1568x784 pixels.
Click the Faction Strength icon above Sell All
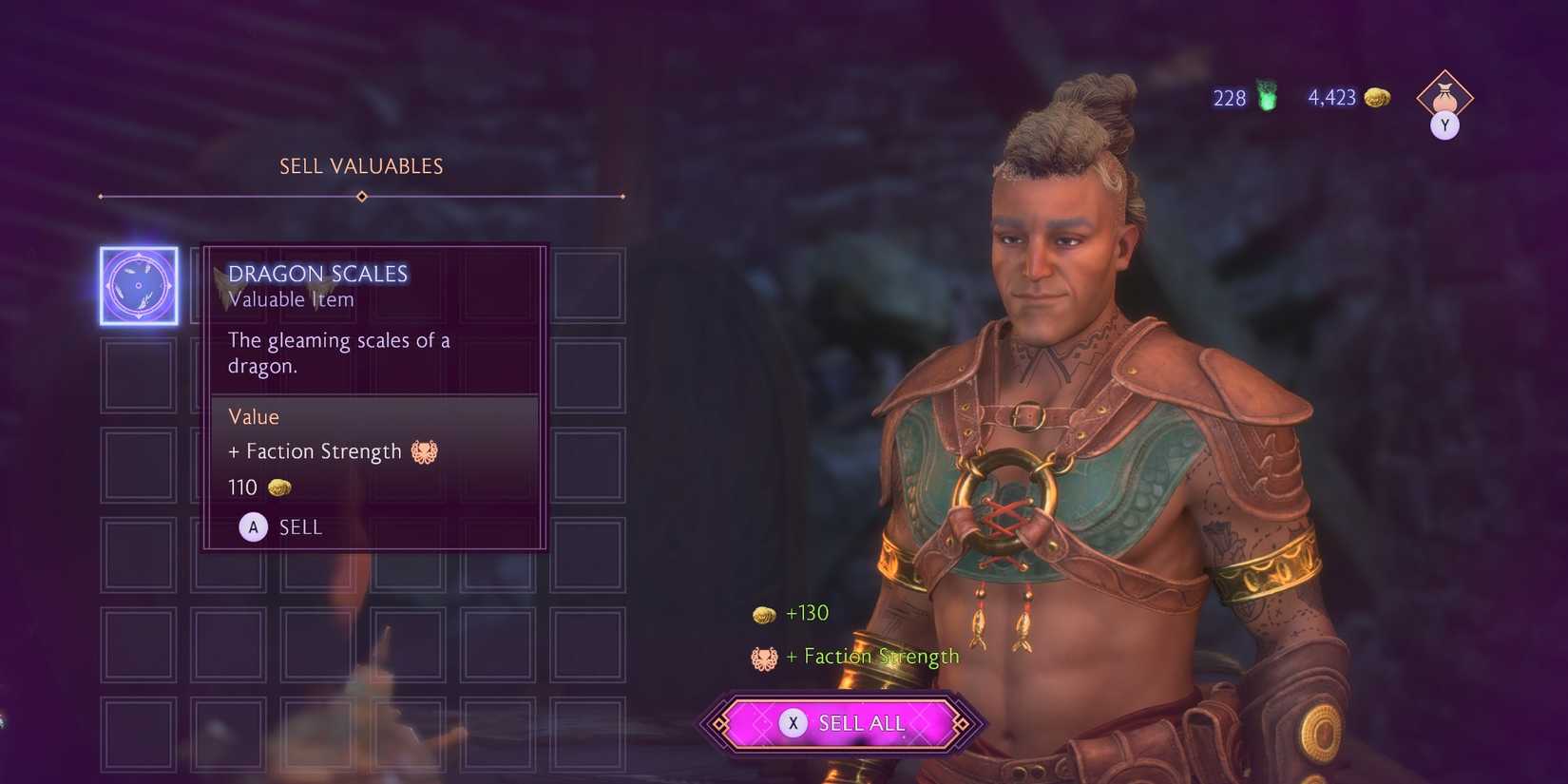pyautogui.click(x=765, y=656)
